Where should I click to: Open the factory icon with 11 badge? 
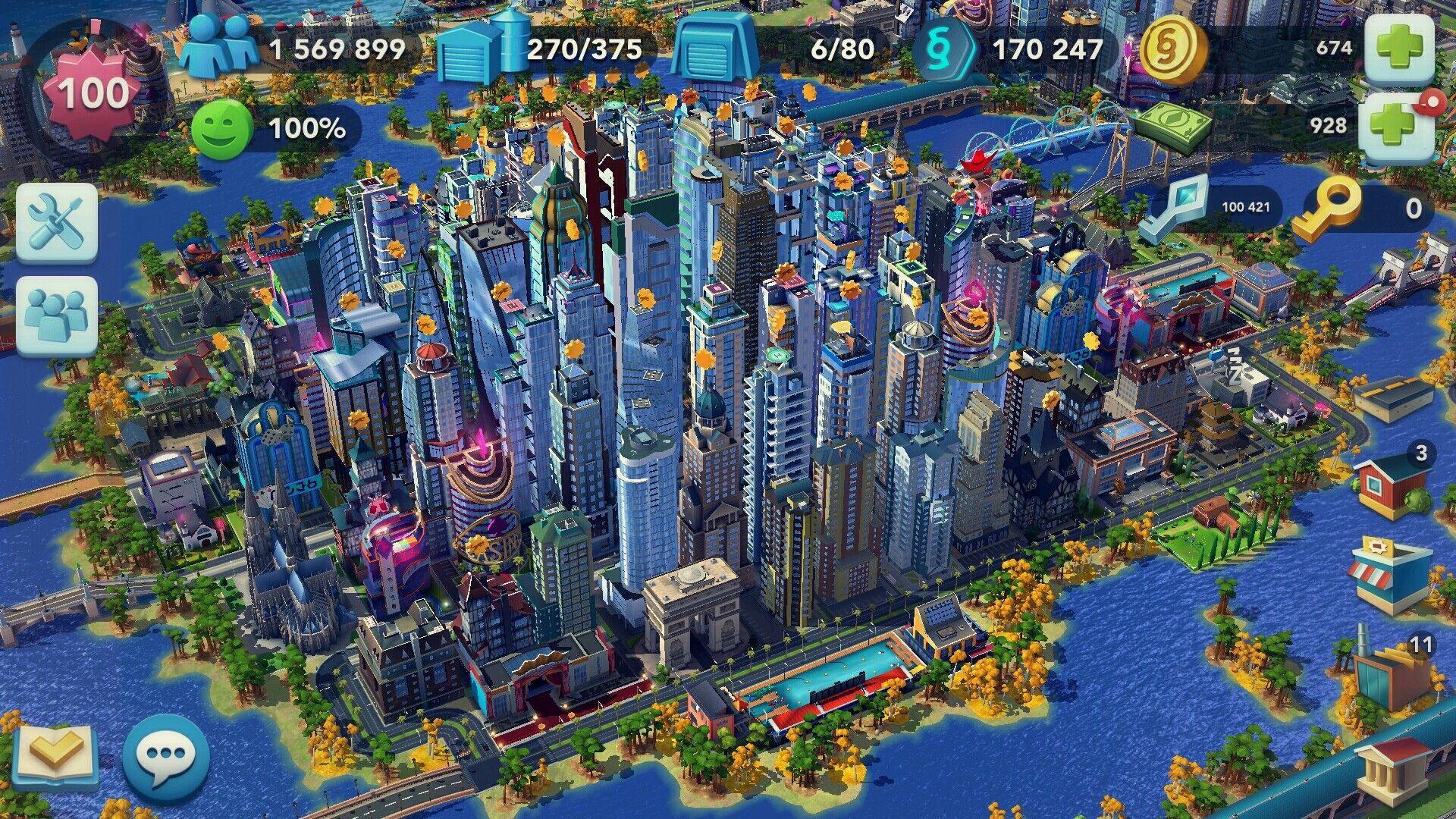pyautogui.click(x=1390, y=670)
